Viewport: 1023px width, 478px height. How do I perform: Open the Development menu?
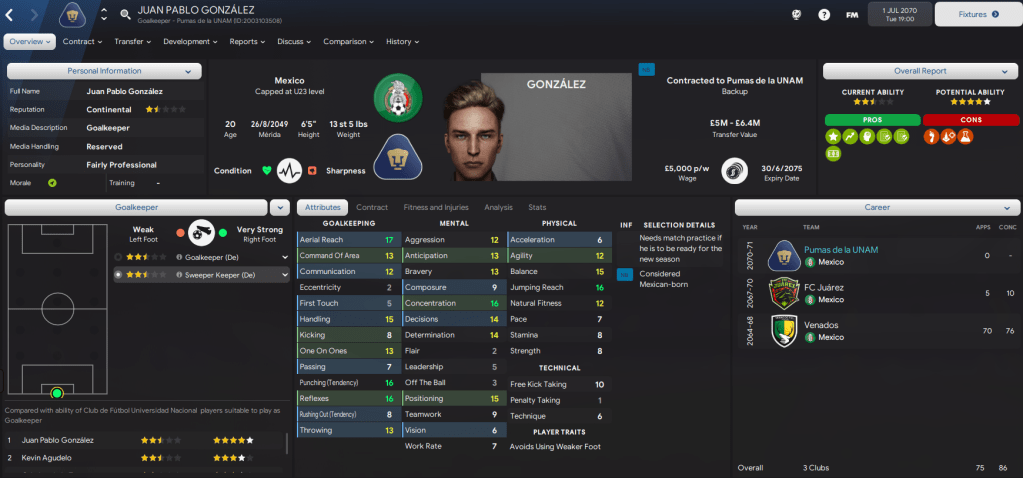(189, 42)
